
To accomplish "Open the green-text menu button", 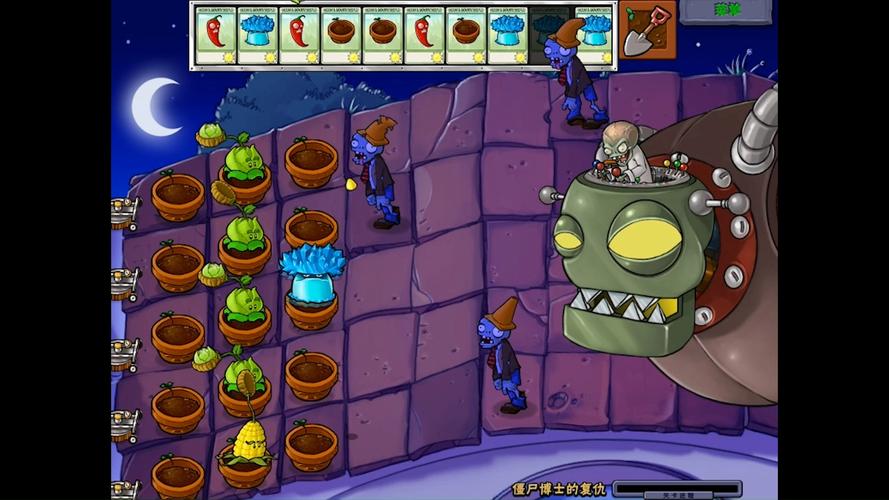I will tap(725, 11).
